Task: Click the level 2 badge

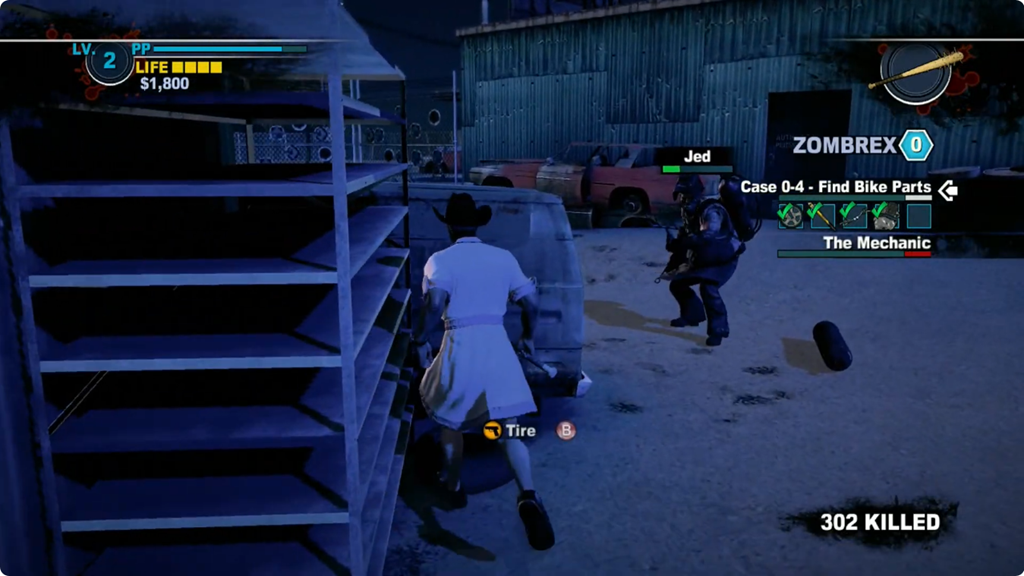Action: click(109, 62)
